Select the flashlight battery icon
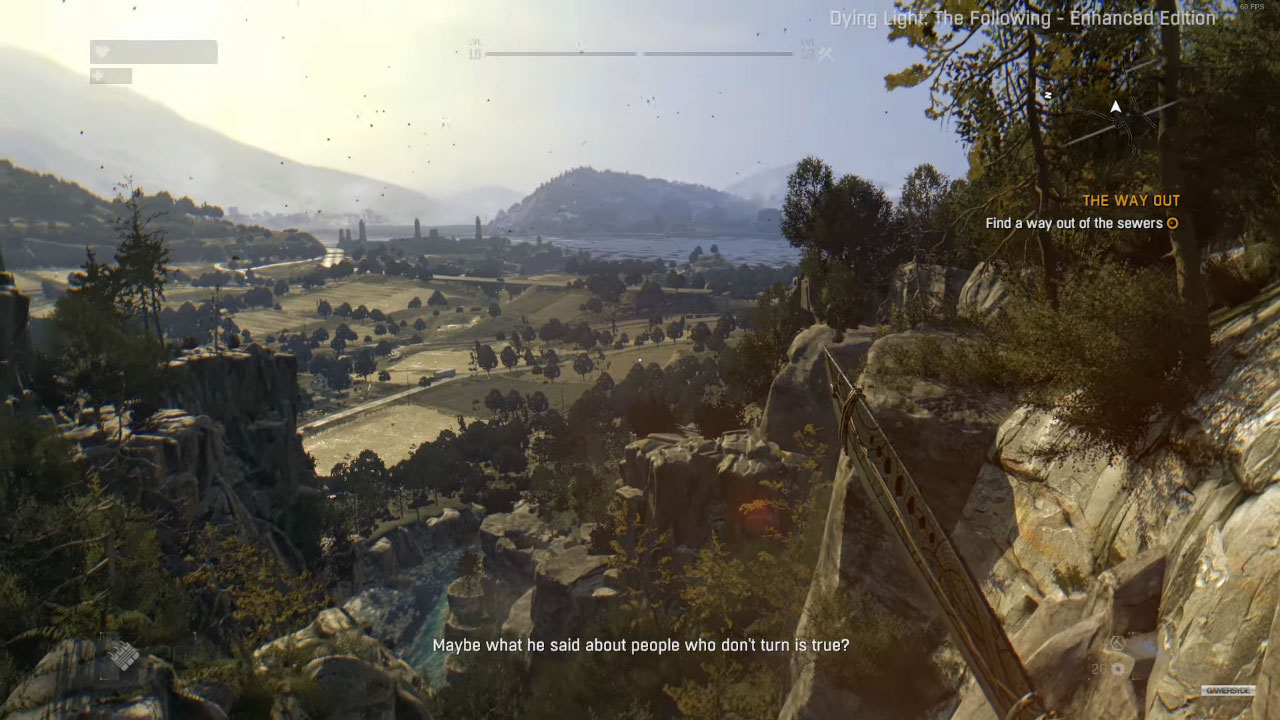Screen dimensions: 1280x720 pyautogui.click(x=99, y=77)
